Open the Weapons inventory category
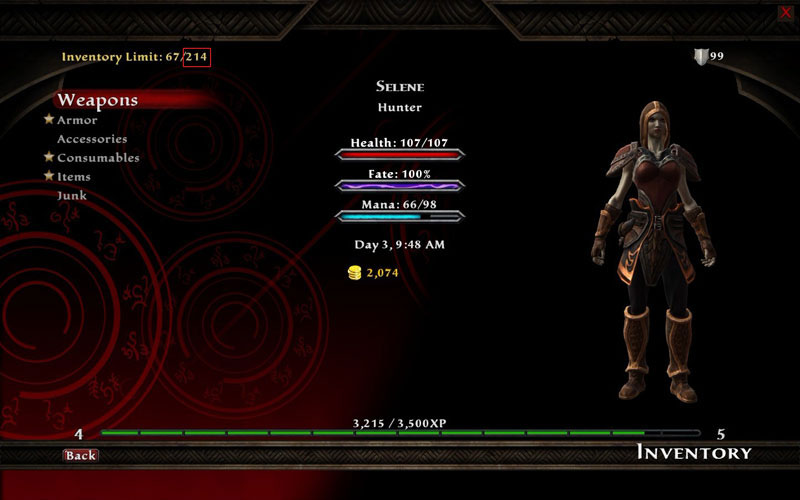Screen dimensions: 800x500 (97, 100)
